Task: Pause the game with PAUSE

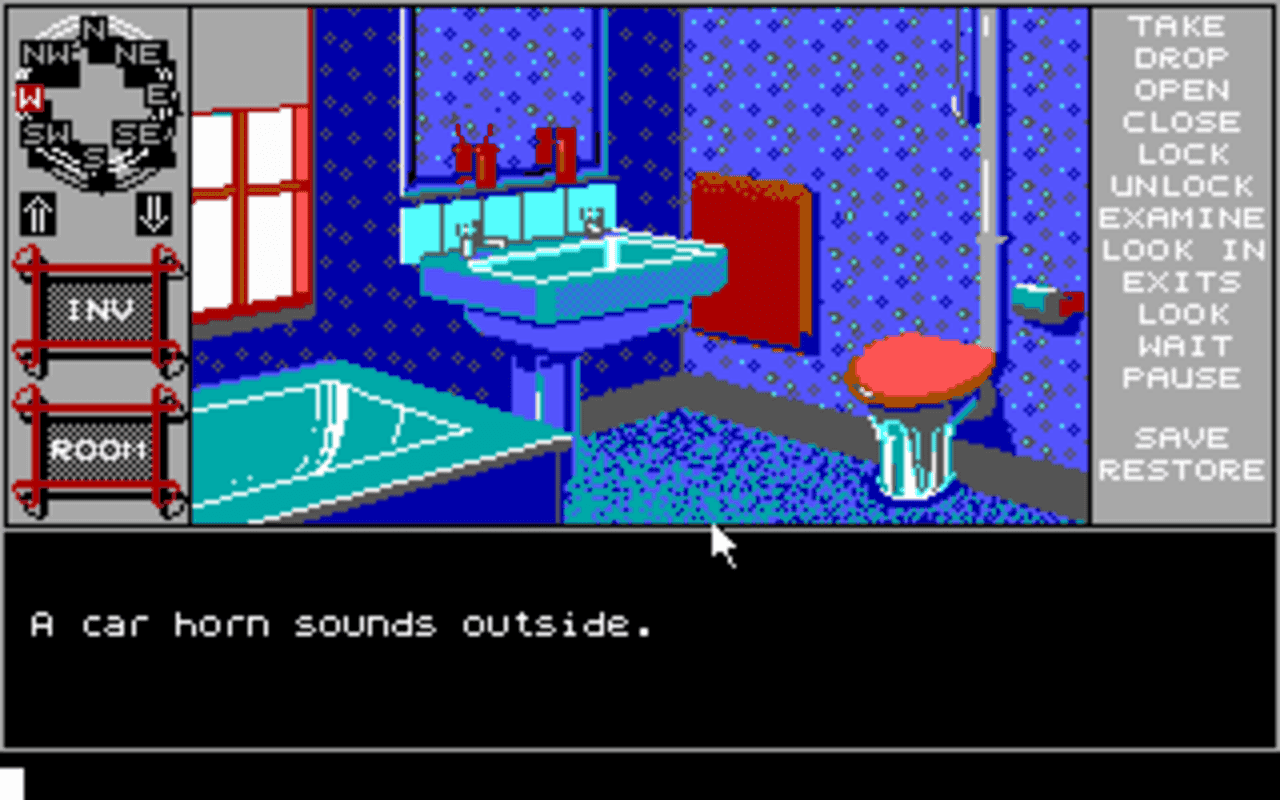Action: click(1182, 378)
